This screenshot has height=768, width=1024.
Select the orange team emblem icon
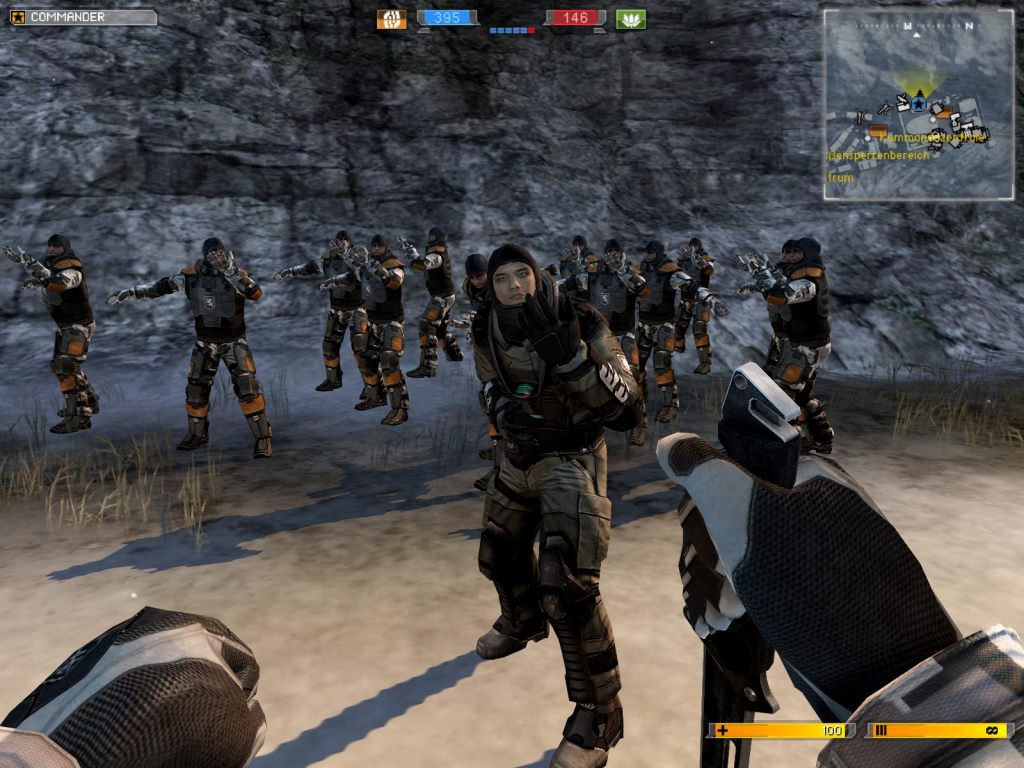pyautogui.click(x=391, y=19)
